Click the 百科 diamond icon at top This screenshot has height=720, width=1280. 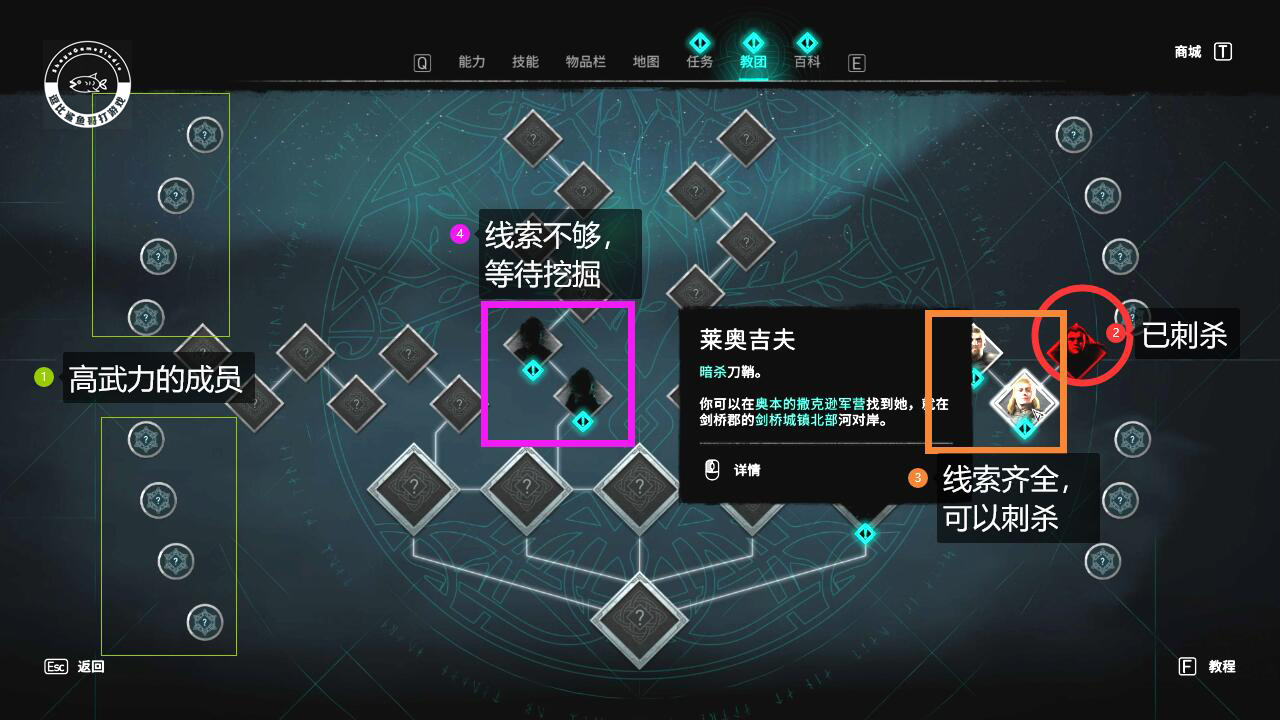(806, 42)
